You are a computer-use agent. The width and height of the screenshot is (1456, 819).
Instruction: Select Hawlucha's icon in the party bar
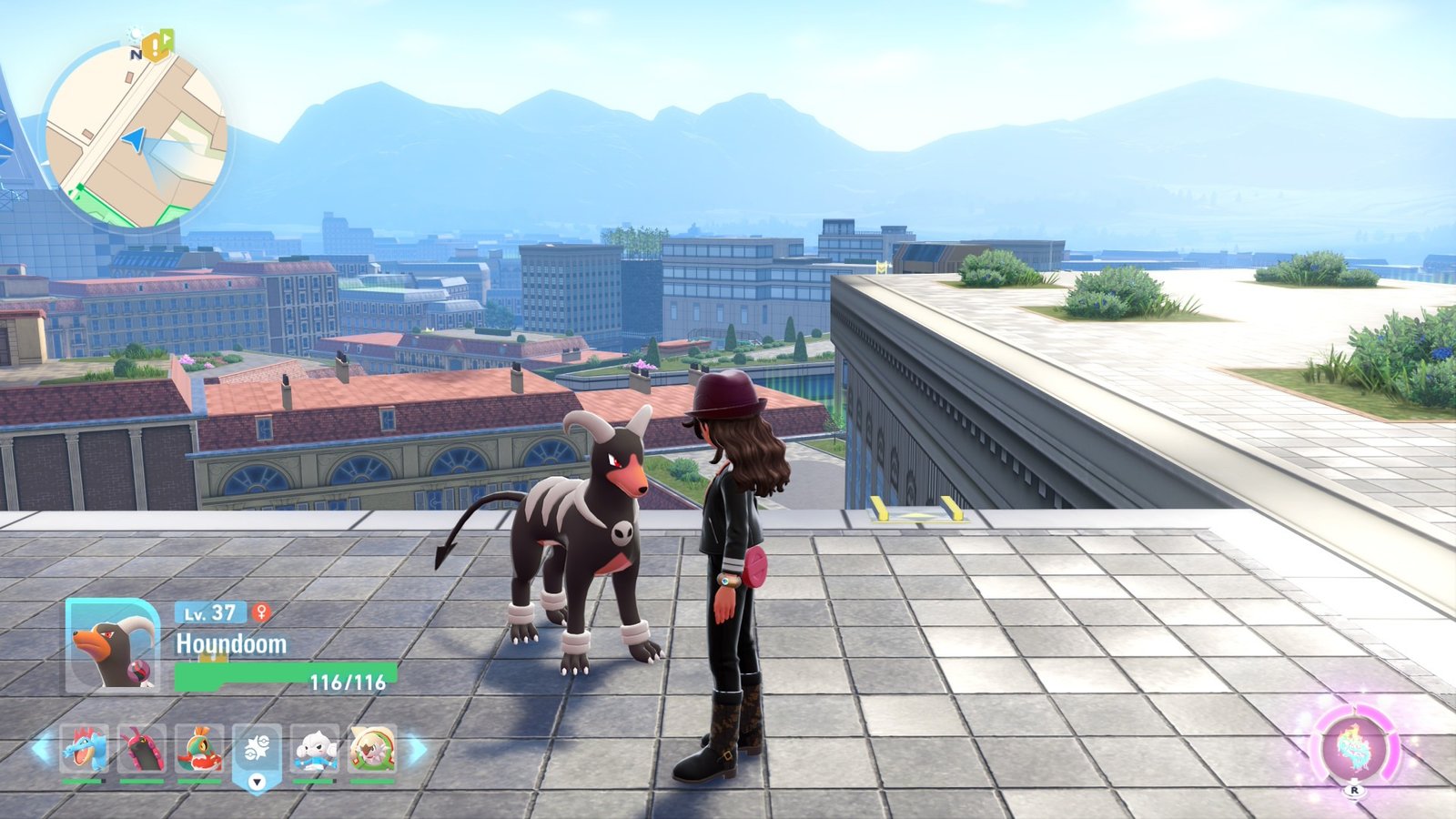pos(197,749)
